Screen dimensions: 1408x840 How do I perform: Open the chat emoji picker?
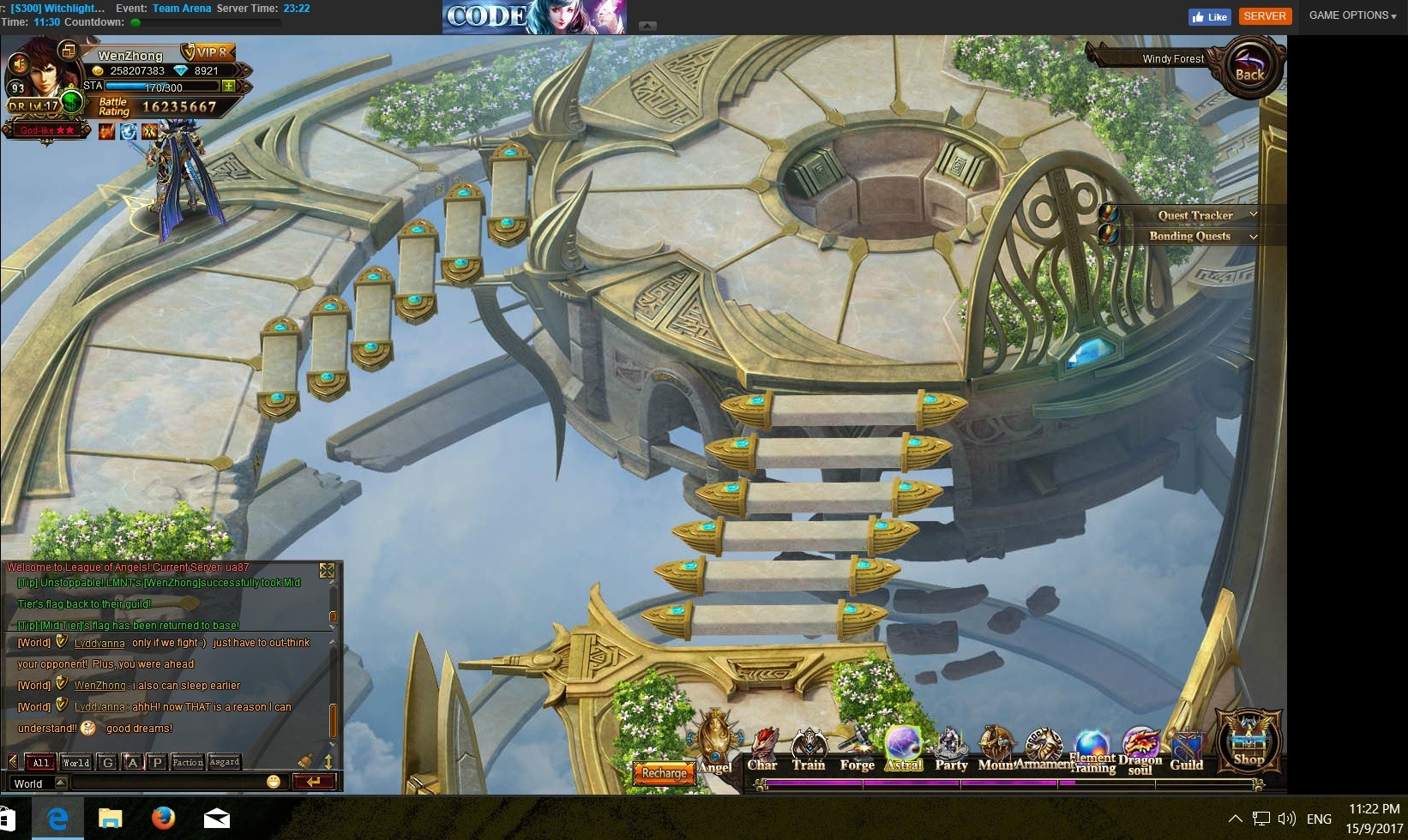click(x=274, y=782)
